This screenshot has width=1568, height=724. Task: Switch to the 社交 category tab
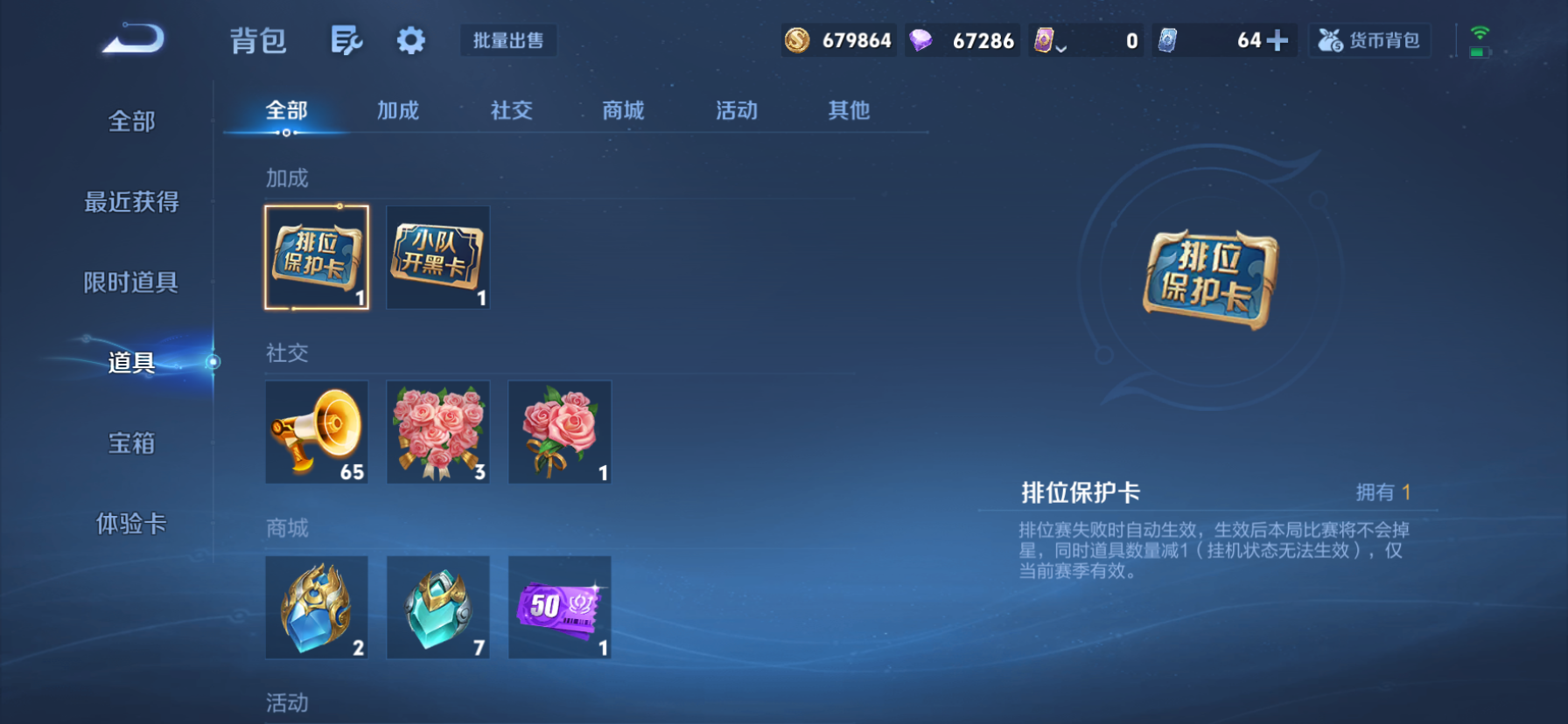[511, 110]
